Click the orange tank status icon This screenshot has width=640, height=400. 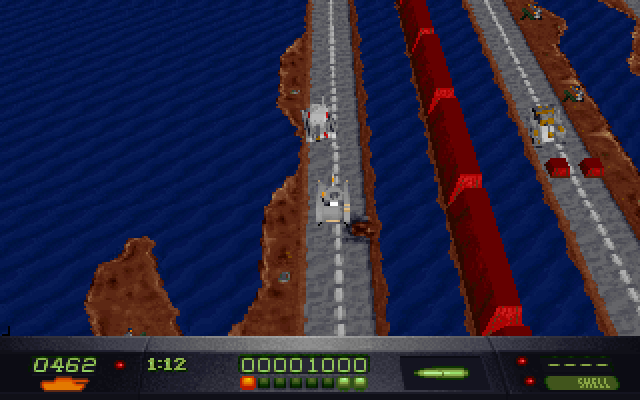pyautogui.click(x=64, y=383)
